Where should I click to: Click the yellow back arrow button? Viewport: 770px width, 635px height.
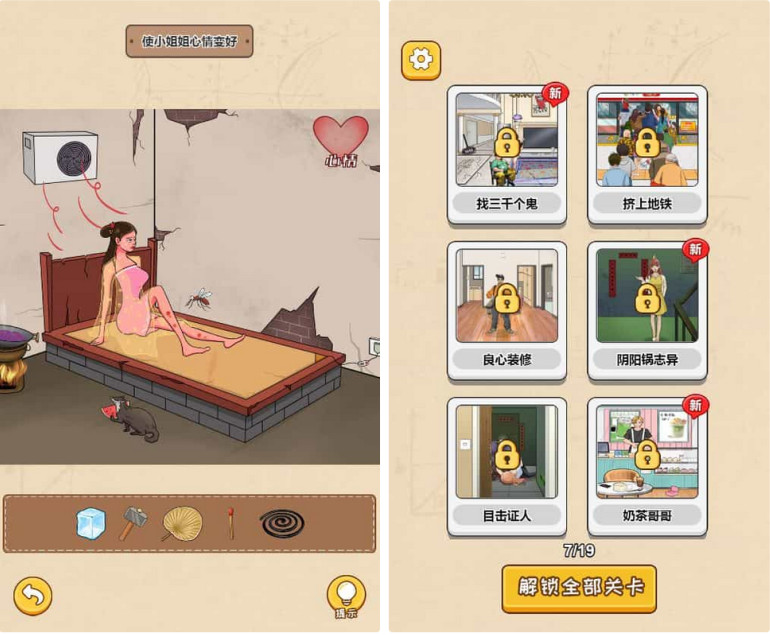point(33,596)
